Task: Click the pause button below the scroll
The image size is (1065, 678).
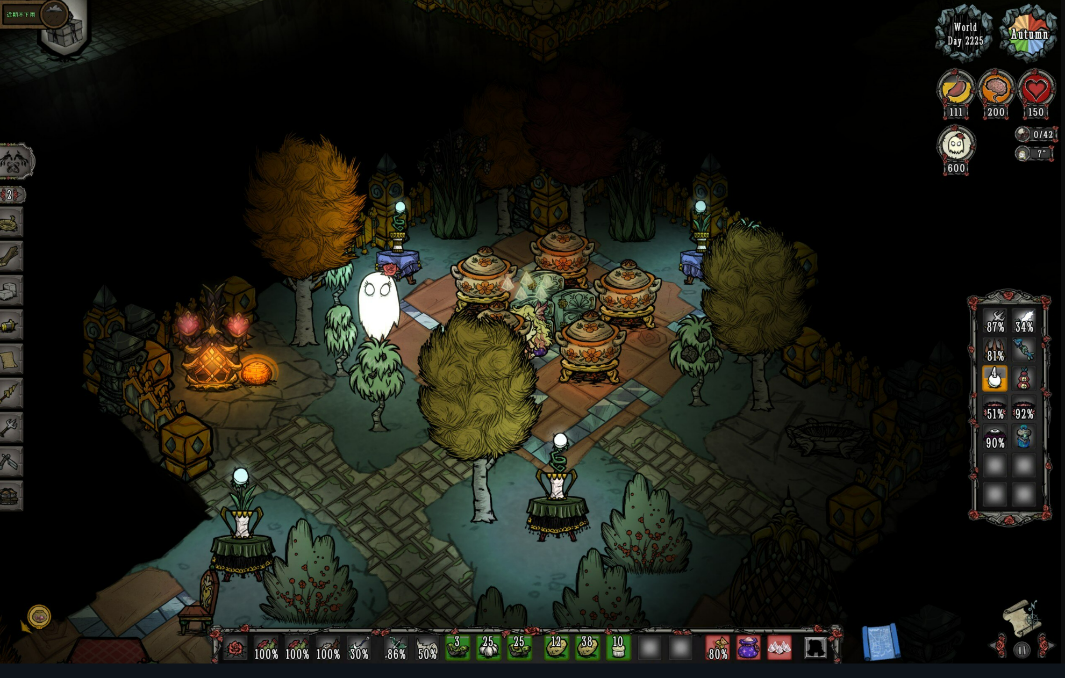Action: (1021, 650)
